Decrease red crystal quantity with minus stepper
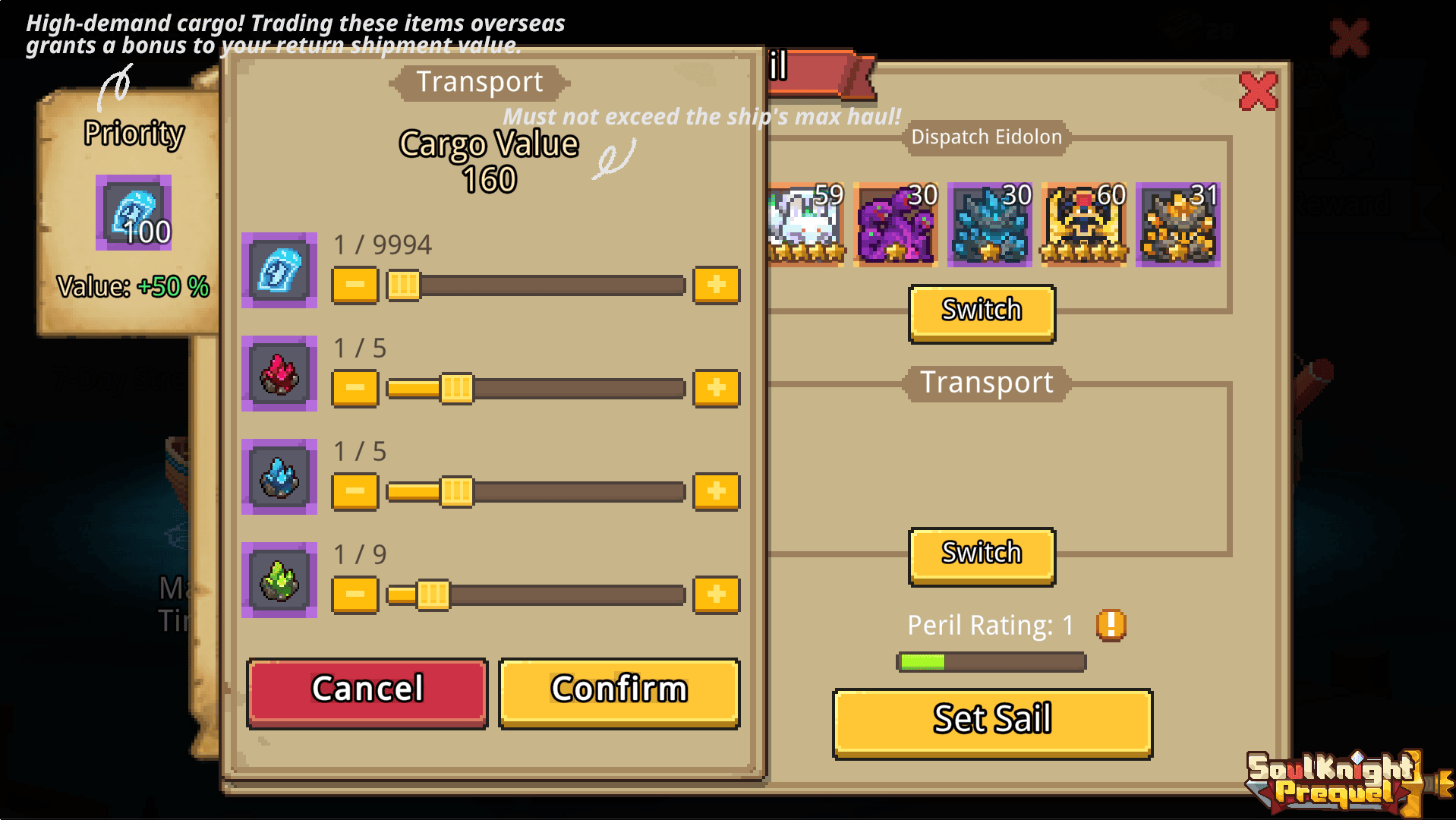 [354, 387]
